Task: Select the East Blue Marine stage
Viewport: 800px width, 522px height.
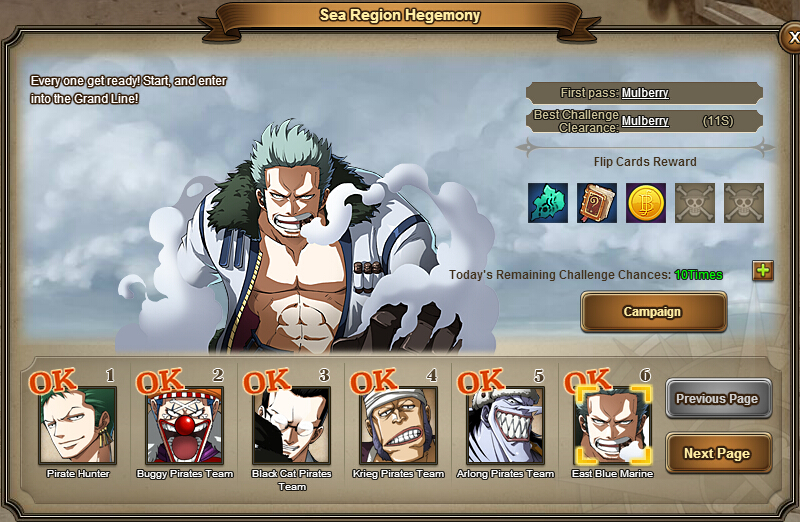Action: (612, 426)
